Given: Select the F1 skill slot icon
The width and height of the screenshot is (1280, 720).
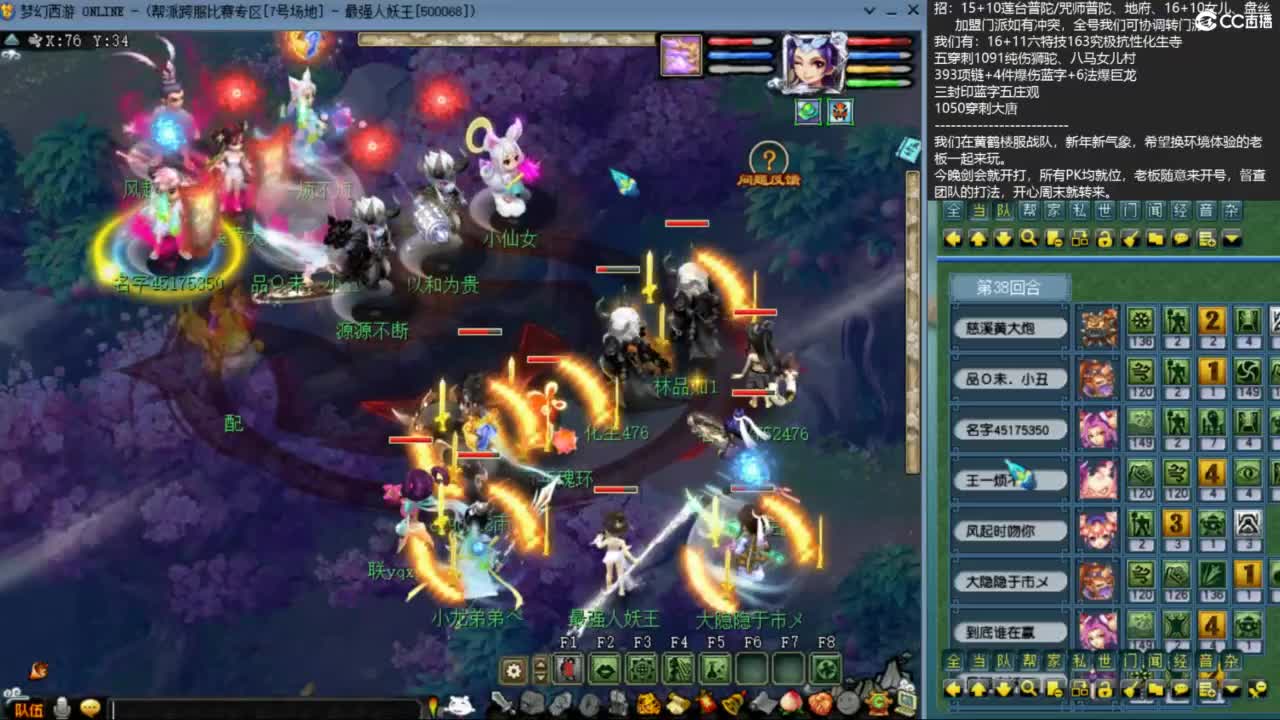Looking at the screenshot, I should [x=566, y=668].
